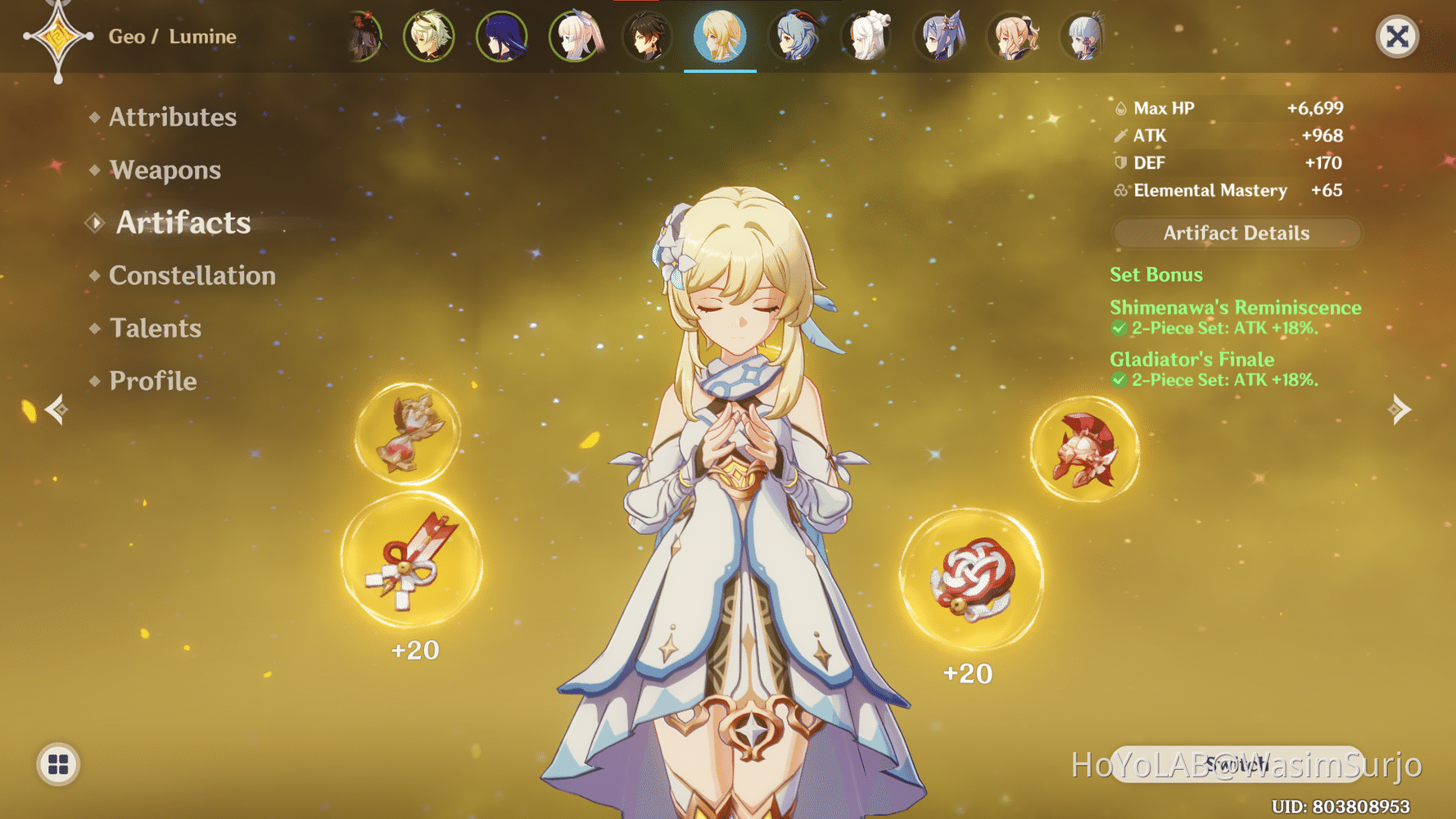
Task: Toggle the Shimenawa 2-Piece checkmark
Action: [1120, 328]
